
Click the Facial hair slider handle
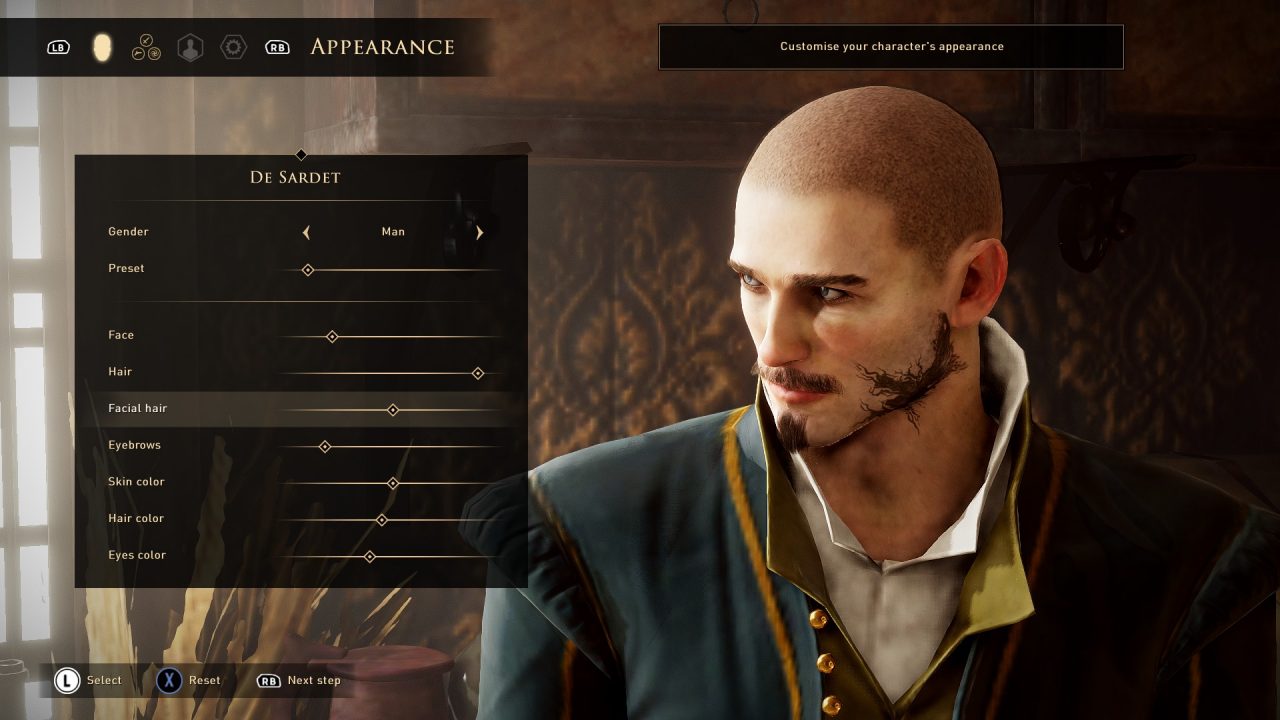393,409
